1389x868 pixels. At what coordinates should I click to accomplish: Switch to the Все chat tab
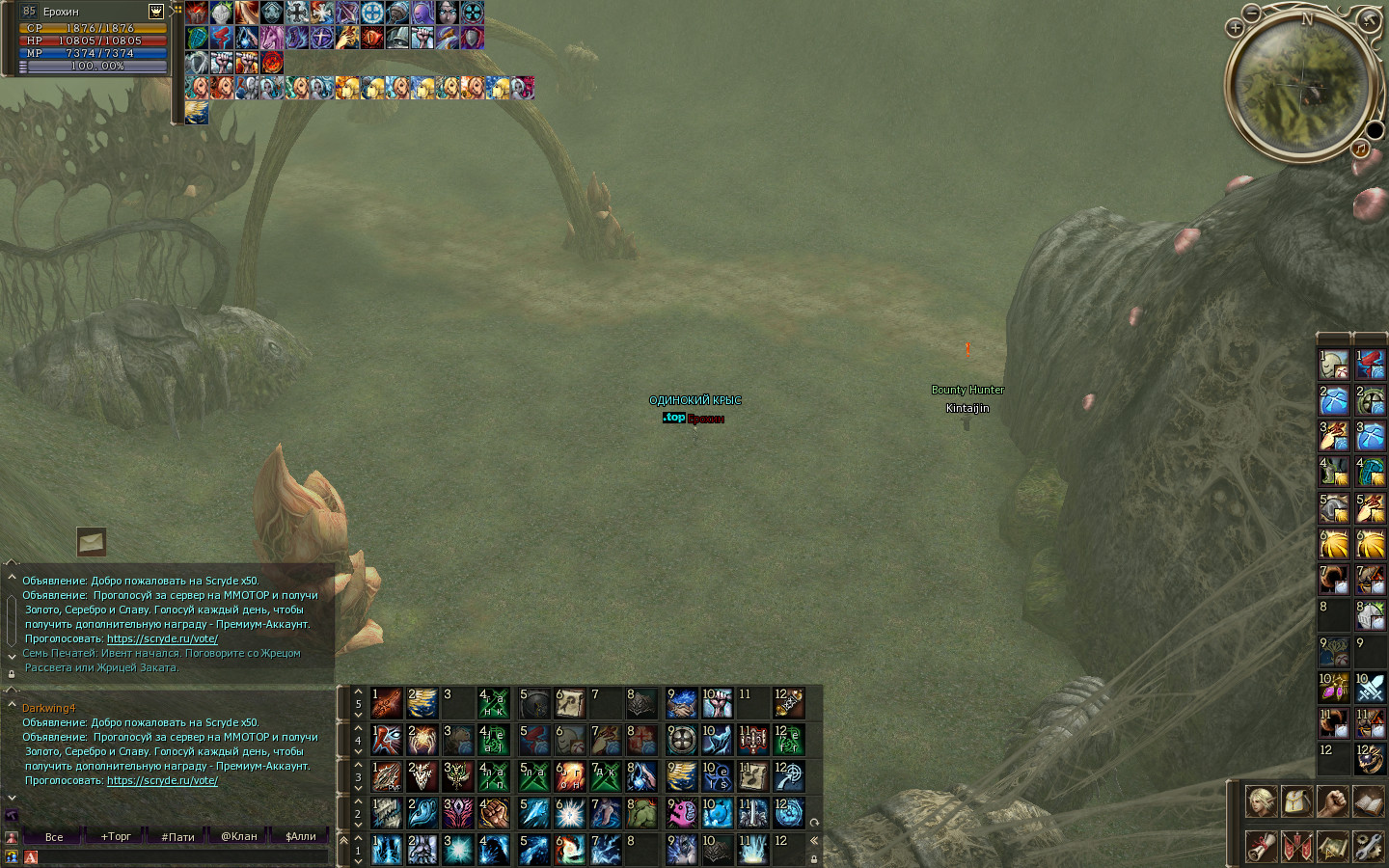pos(54,836)
